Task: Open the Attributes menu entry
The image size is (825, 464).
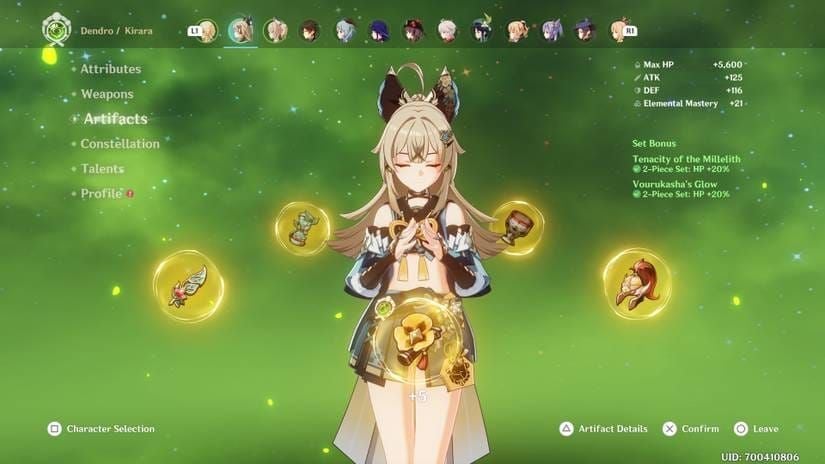Action: click(110, 69)
